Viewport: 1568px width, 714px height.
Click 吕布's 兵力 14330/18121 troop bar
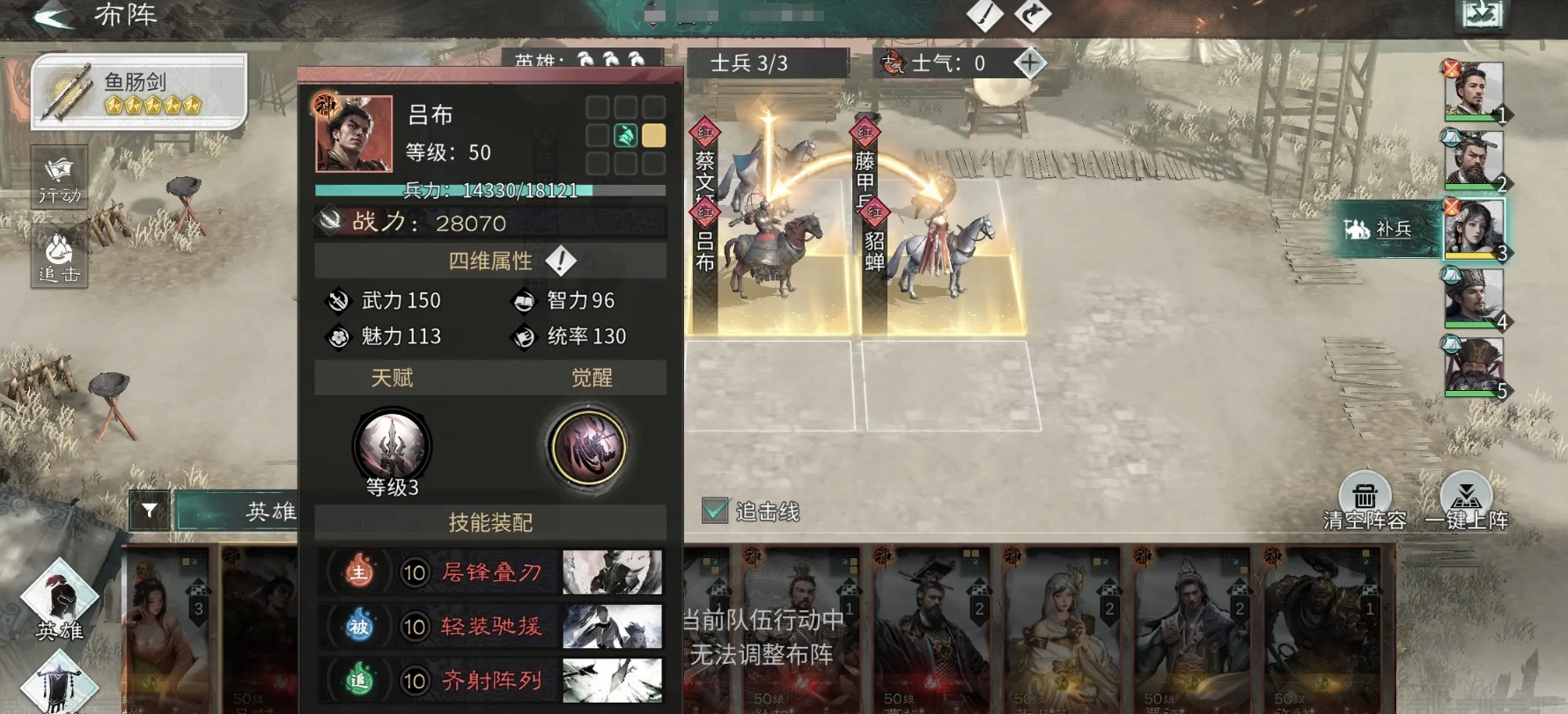point(490,188)
